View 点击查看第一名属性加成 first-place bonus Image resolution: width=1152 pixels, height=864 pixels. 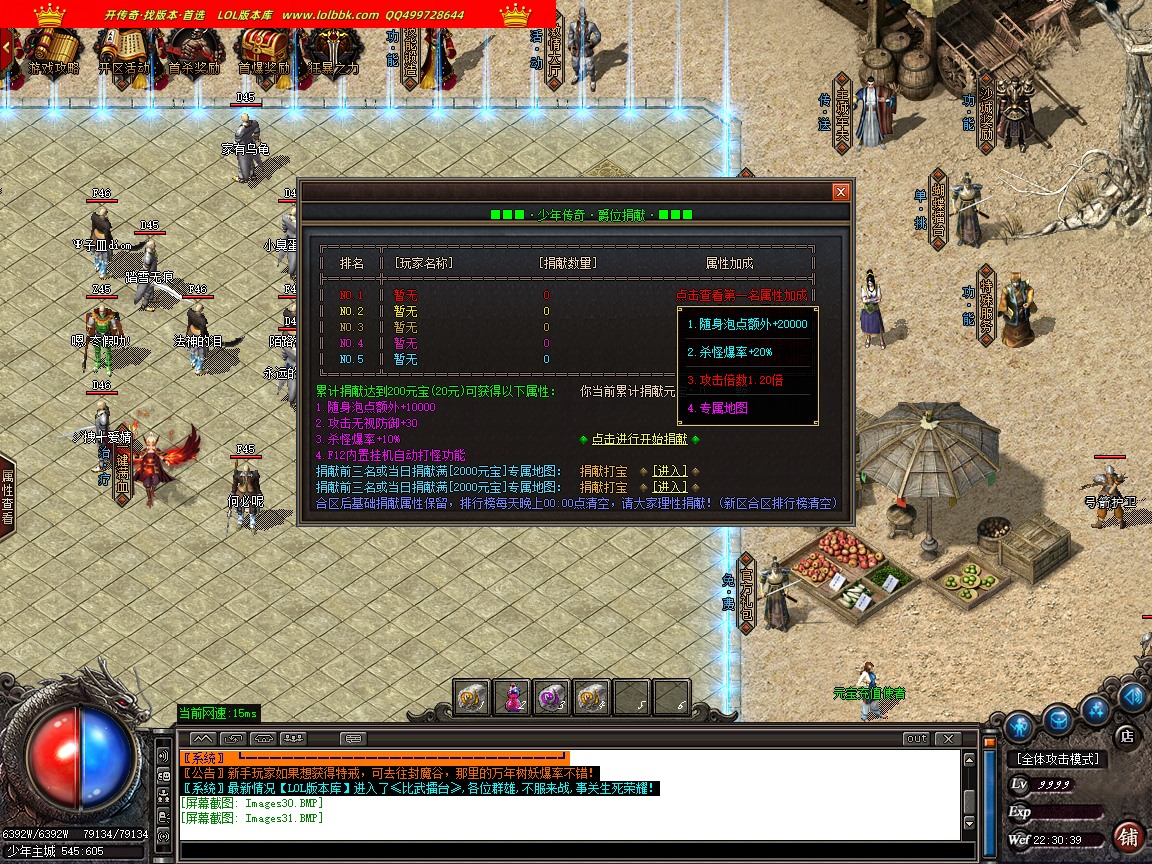741,295
